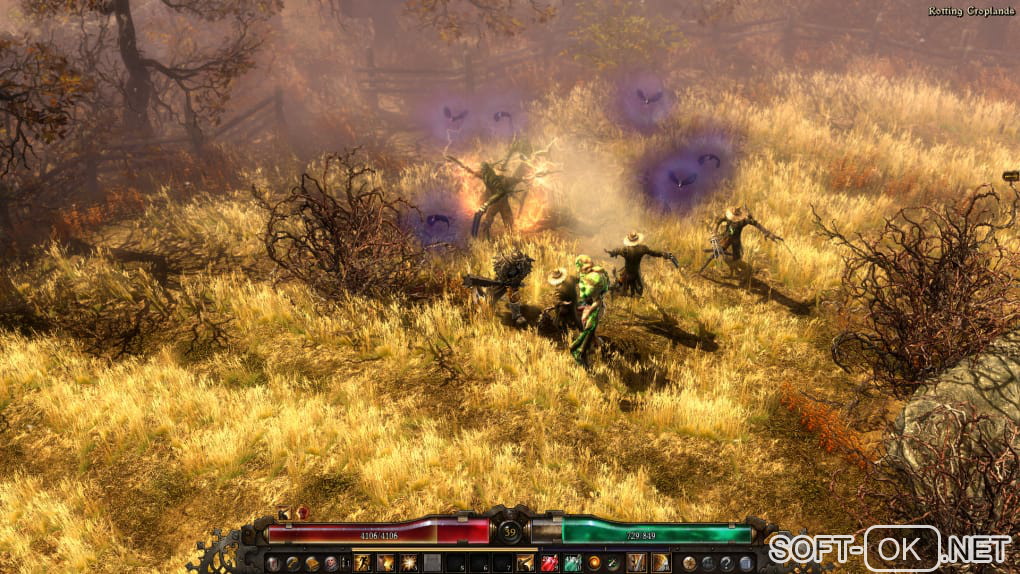Activate the glowing orange orb skill

(x=594, y=563)
